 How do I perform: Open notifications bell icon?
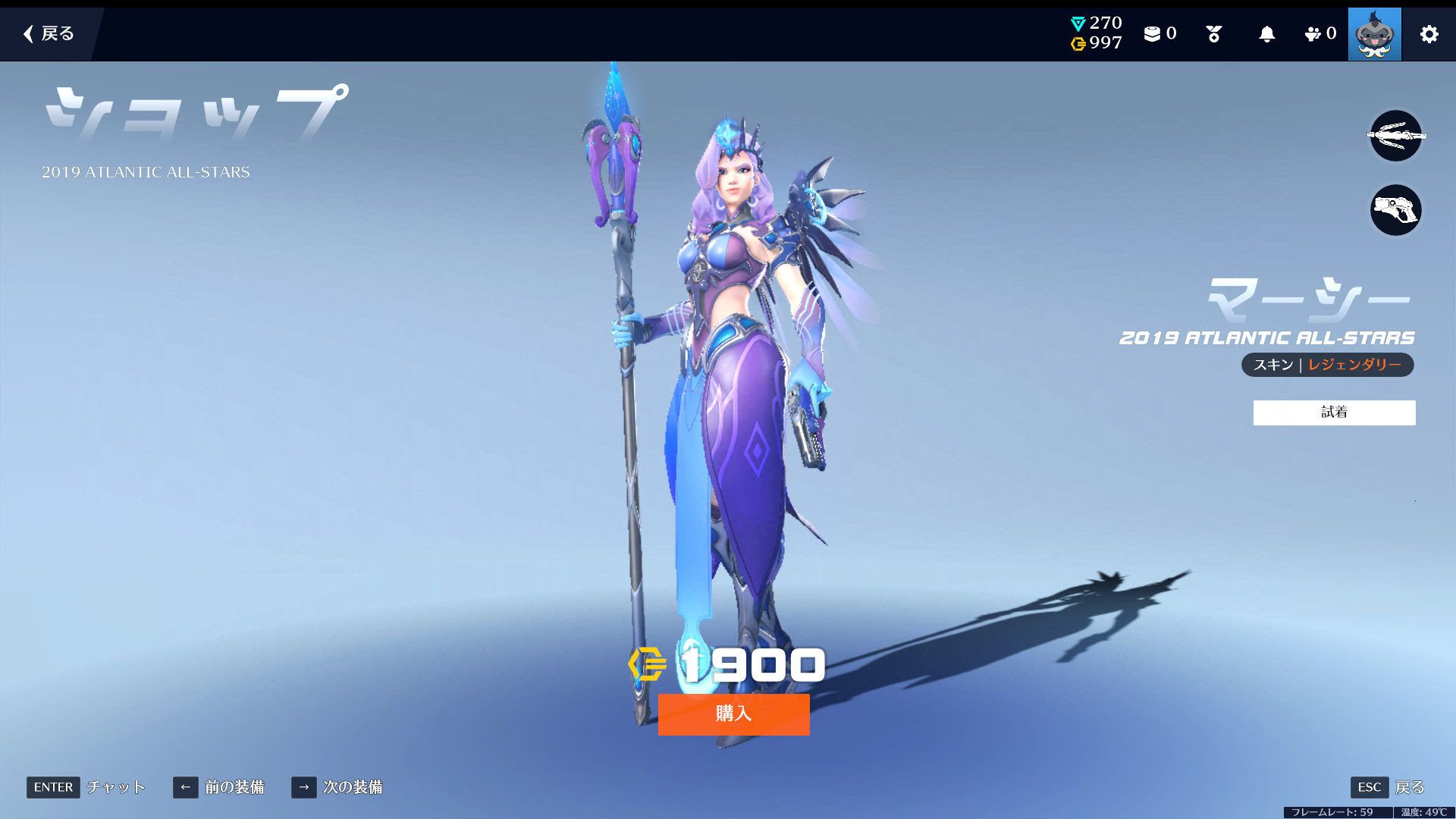tap(1266, 34)
